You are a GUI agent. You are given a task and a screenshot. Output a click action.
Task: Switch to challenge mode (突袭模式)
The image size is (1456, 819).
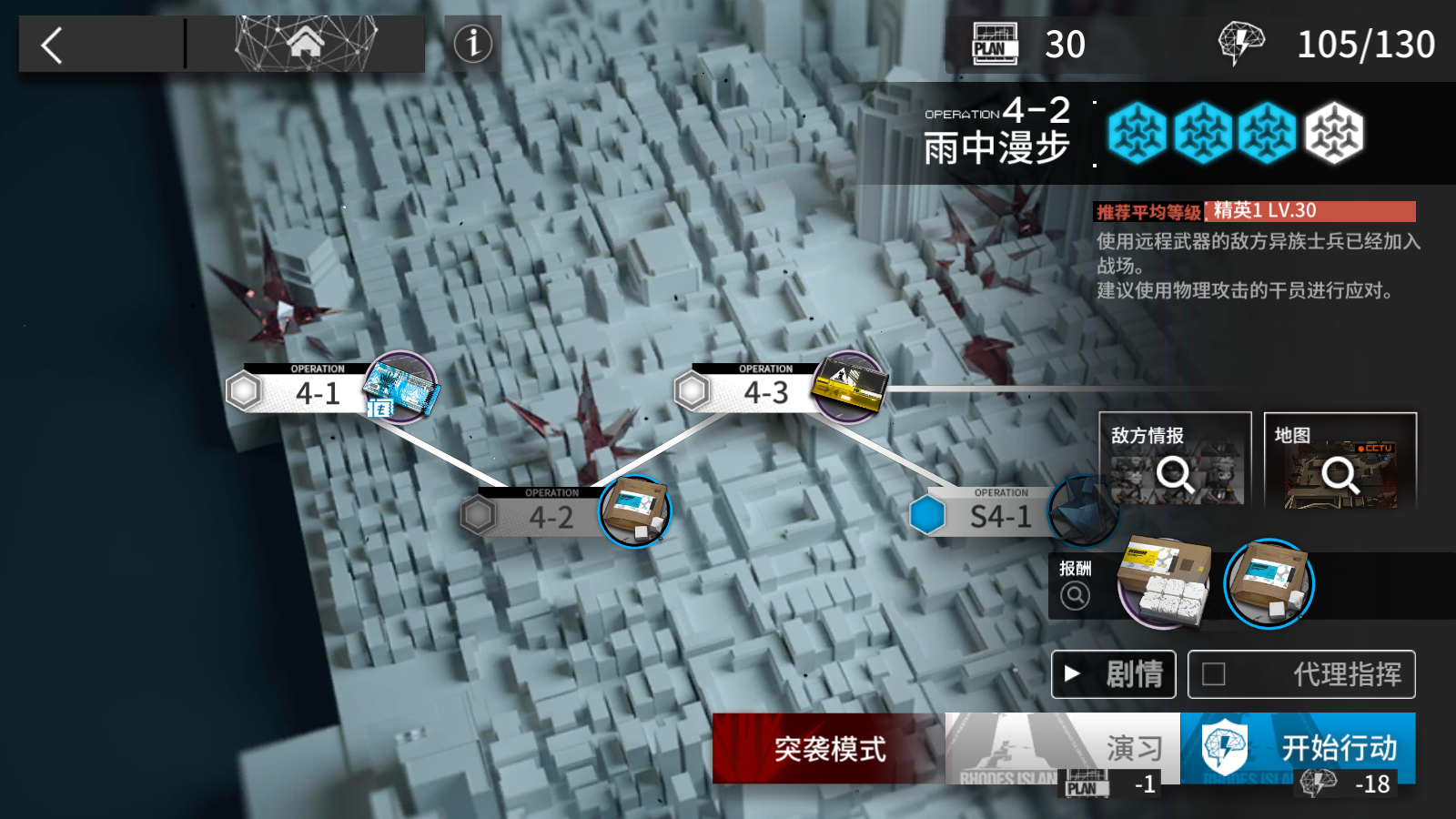(x=828, y=748)
